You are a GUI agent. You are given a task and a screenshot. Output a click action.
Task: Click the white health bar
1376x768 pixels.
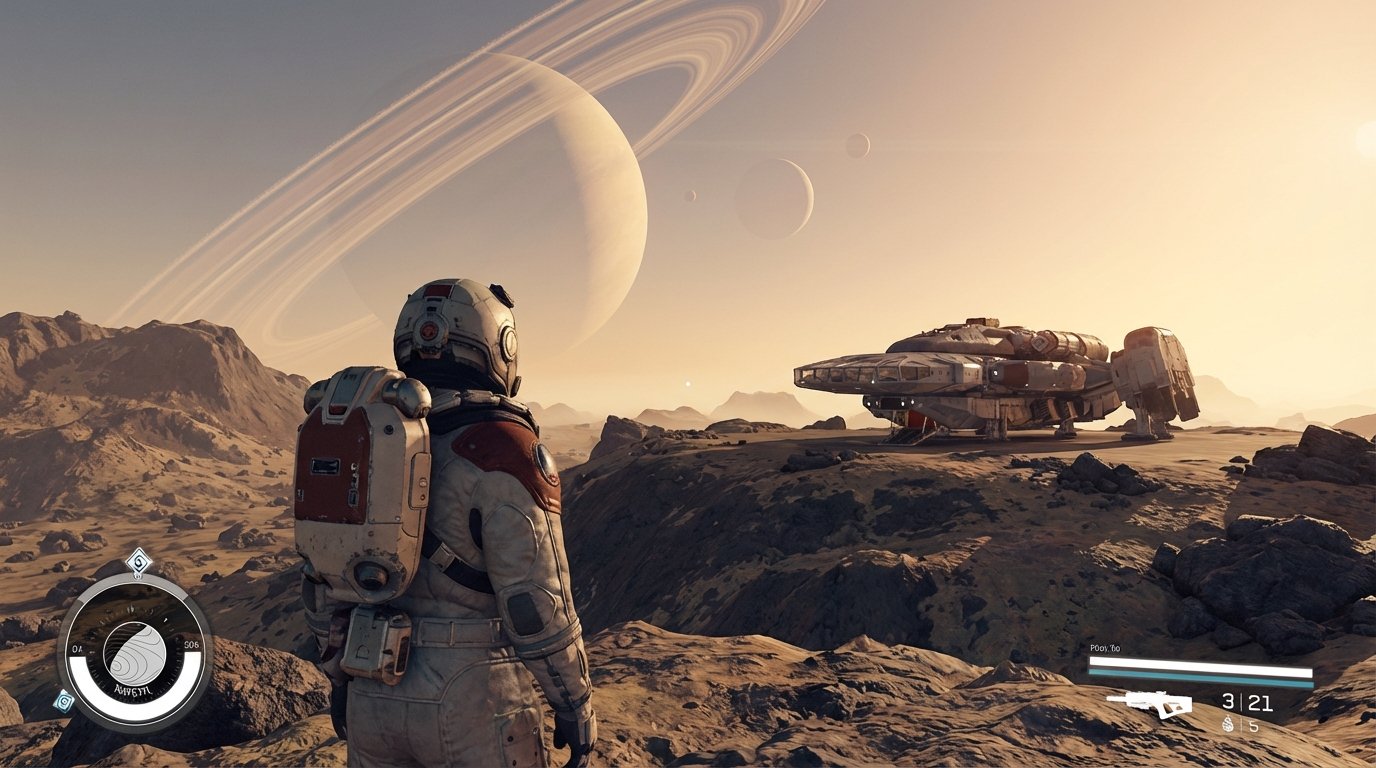tap(1199, 666)
